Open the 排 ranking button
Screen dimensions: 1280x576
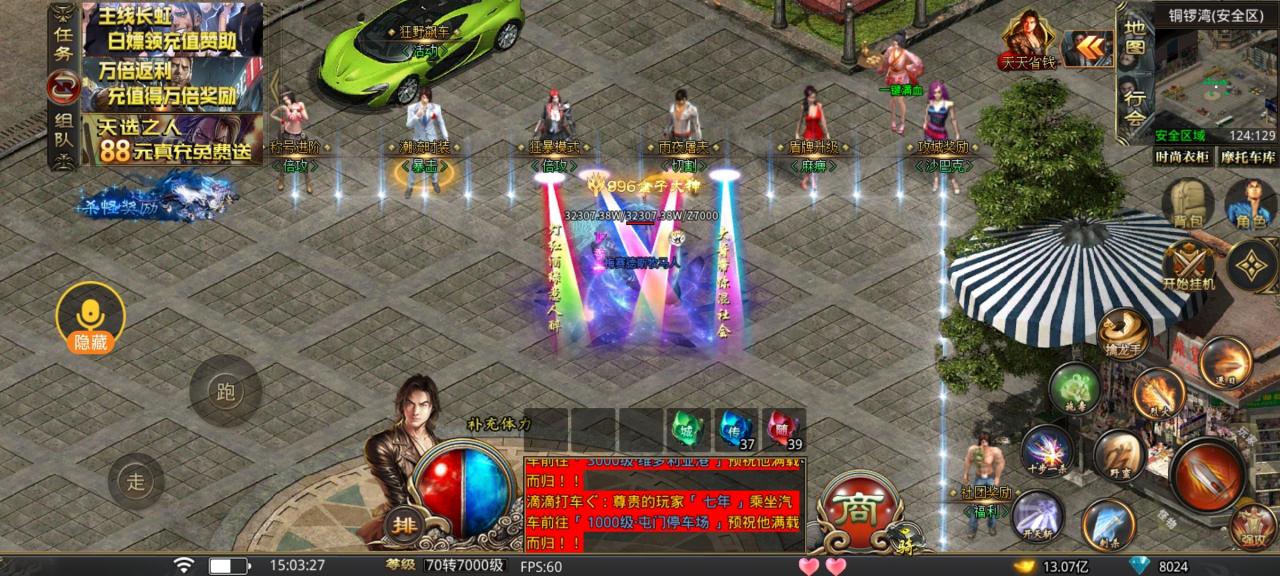[402, 523]
